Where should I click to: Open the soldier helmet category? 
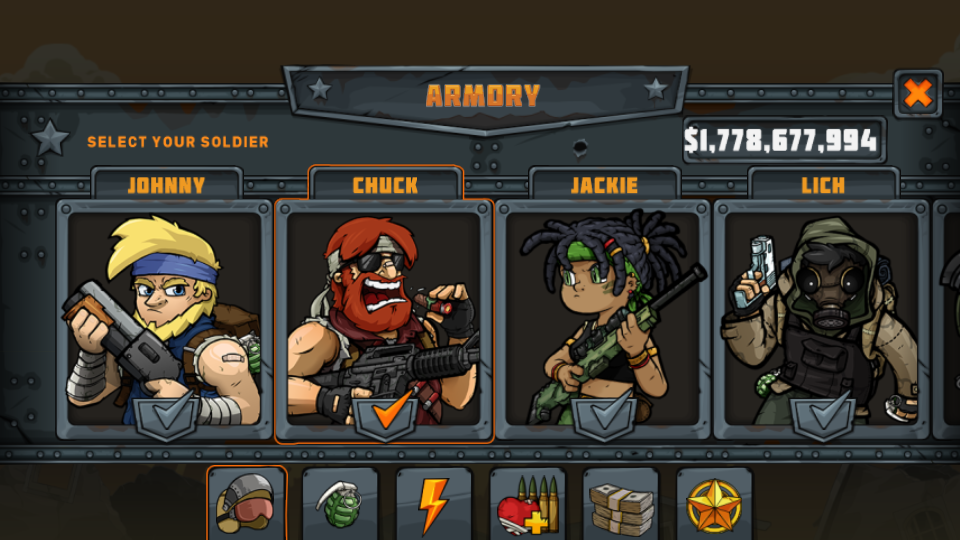[x=246, y=505]
